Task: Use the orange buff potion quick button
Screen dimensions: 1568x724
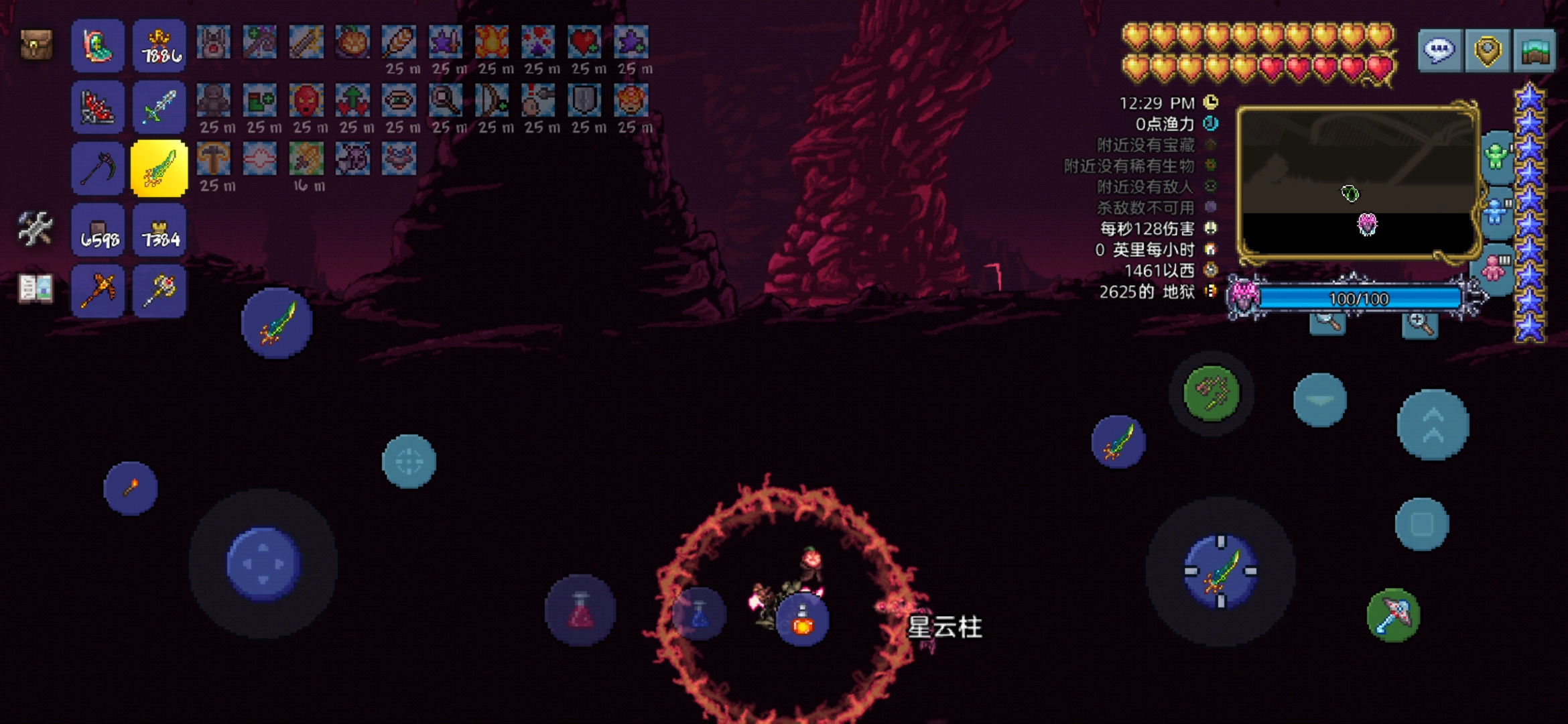Action: coord(802,620)
